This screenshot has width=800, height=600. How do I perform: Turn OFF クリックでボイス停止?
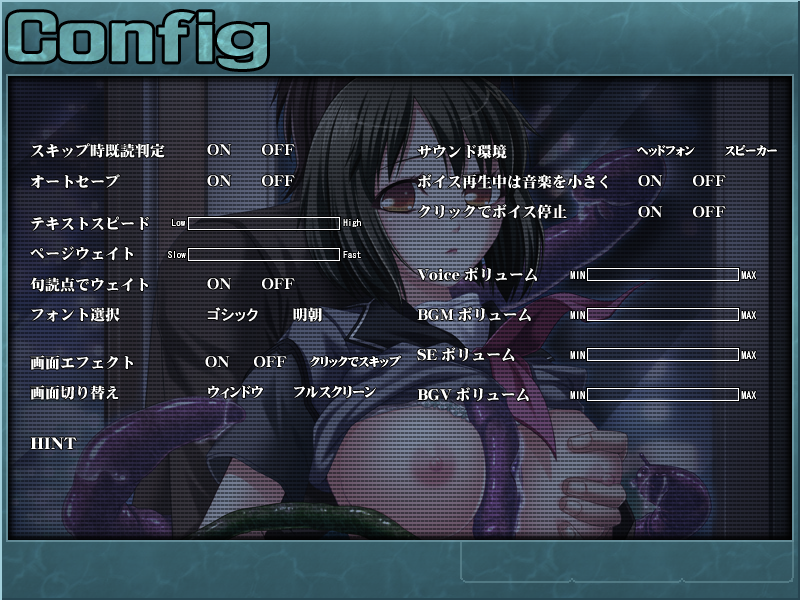pyautogui.click(x=708, y=212)
